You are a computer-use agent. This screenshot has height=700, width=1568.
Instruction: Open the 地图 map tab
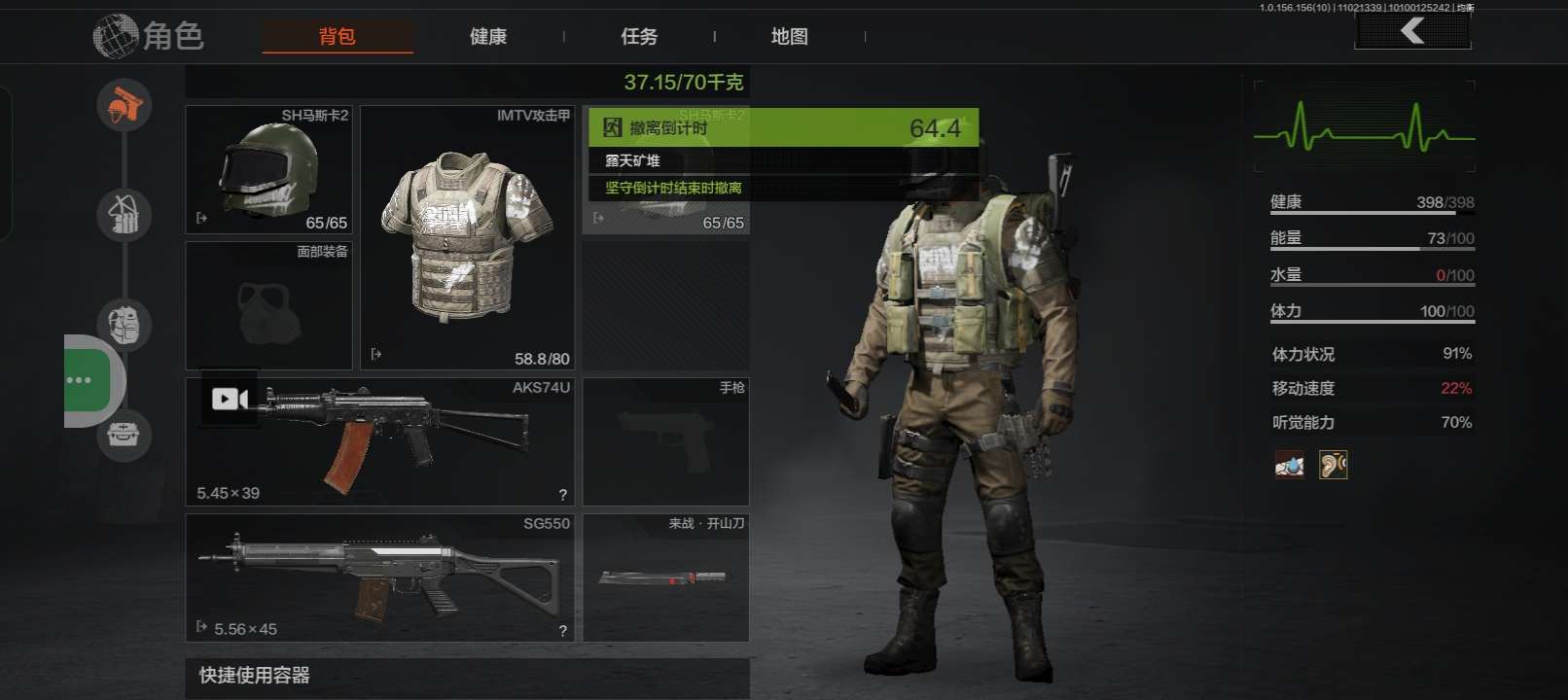[x=789, y=37]
